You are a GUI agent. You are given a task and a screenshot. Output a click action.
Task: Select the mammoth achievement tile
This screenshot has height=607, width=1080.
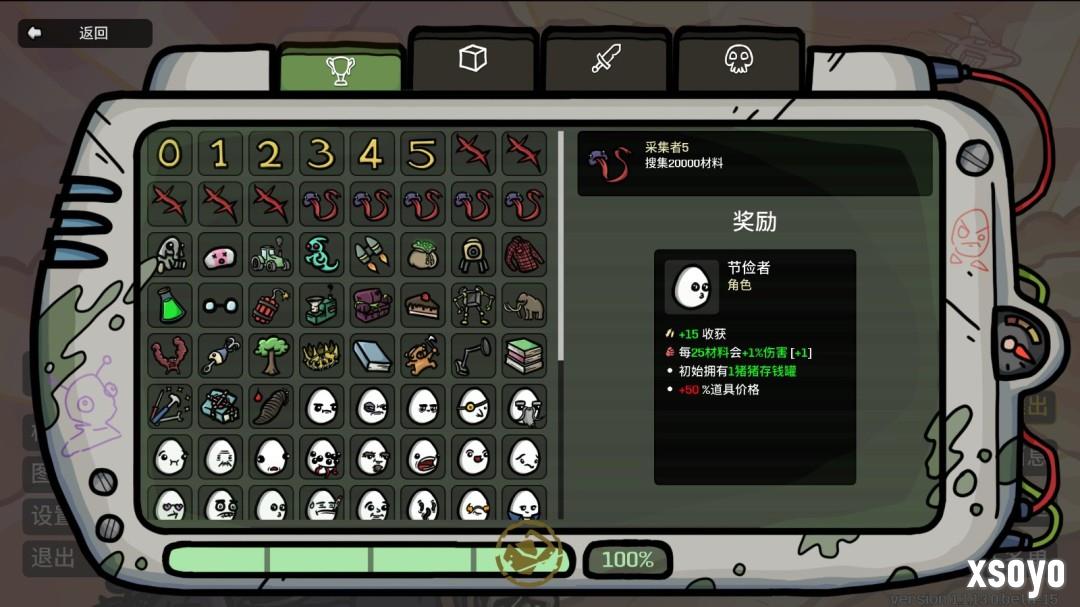tap(524, 305)
